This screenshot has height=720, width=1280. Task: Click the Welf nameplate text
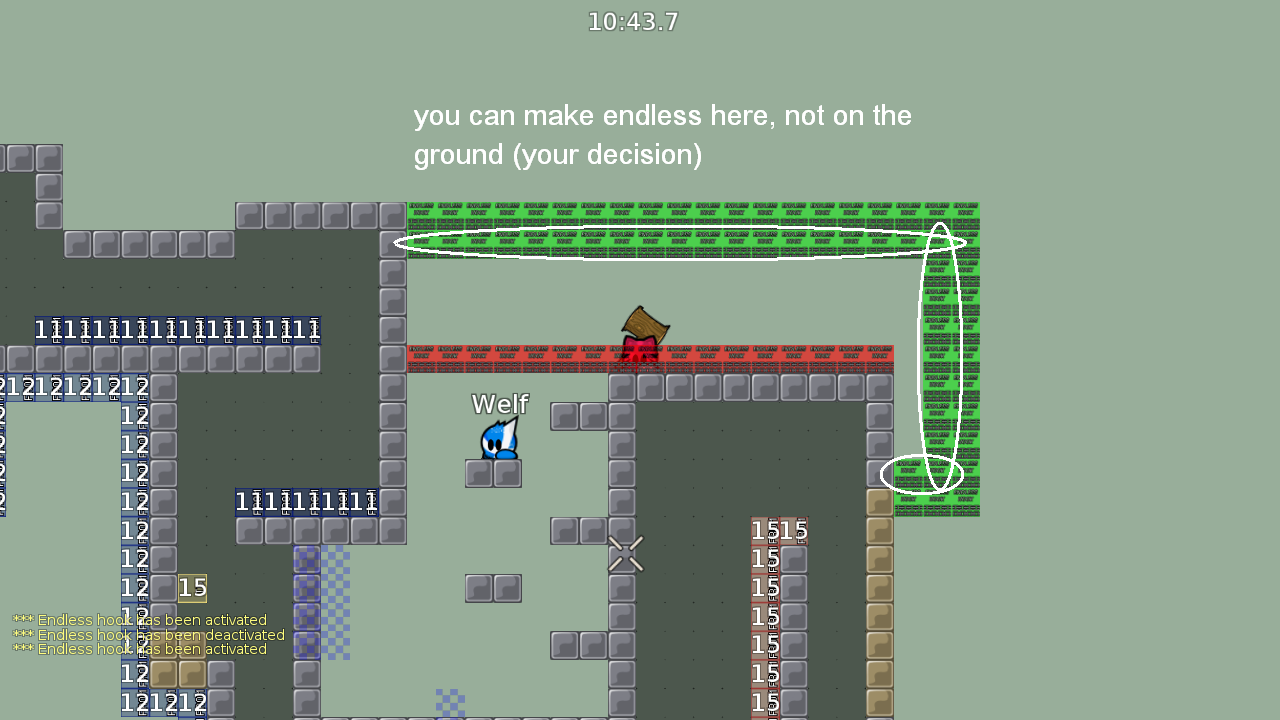pyautogui.click(x=498, y=404)
